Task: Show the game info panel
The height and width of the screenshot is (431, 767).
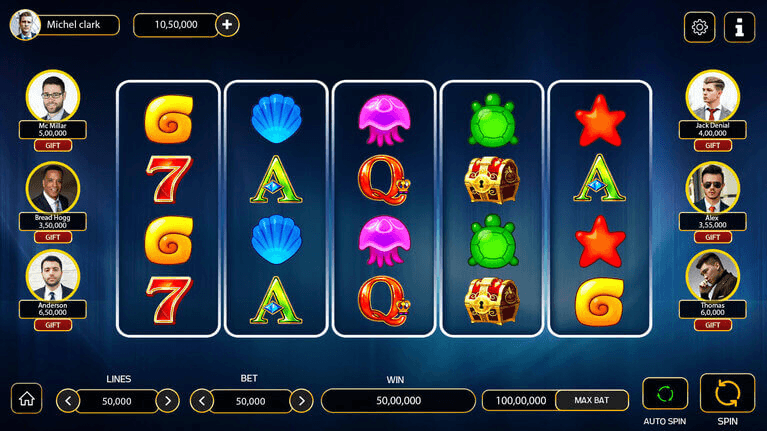Action: tap(740, 27)
